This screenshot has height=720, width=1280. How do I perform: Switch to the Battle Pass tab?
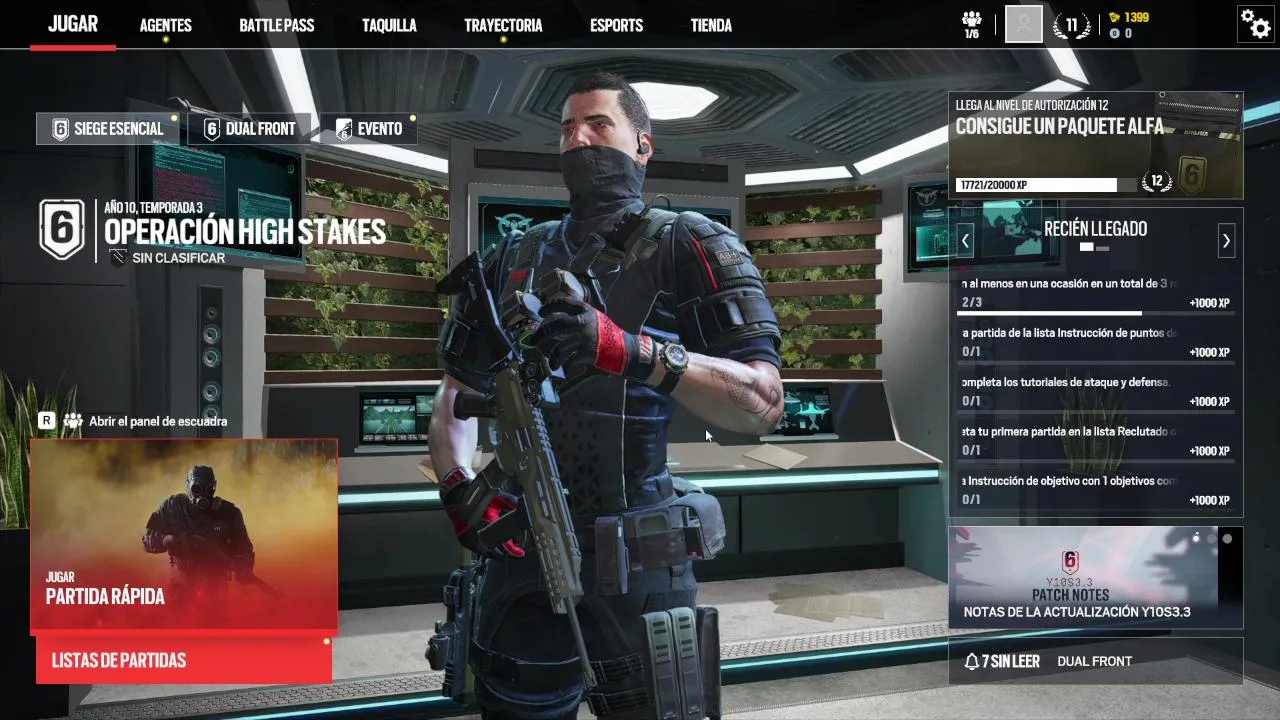click(x=276, y=25)
